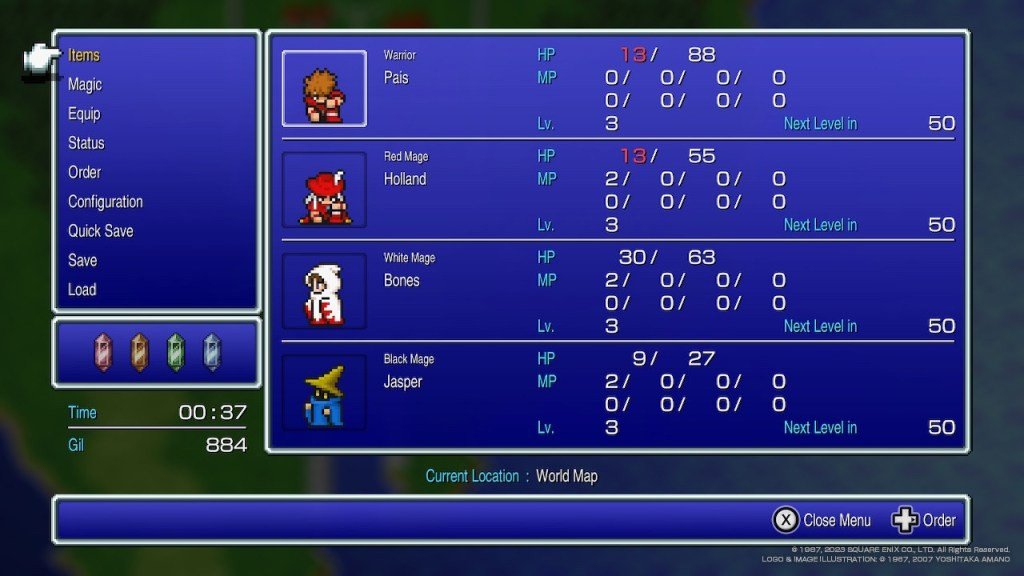Select Load from the menu

82,289
